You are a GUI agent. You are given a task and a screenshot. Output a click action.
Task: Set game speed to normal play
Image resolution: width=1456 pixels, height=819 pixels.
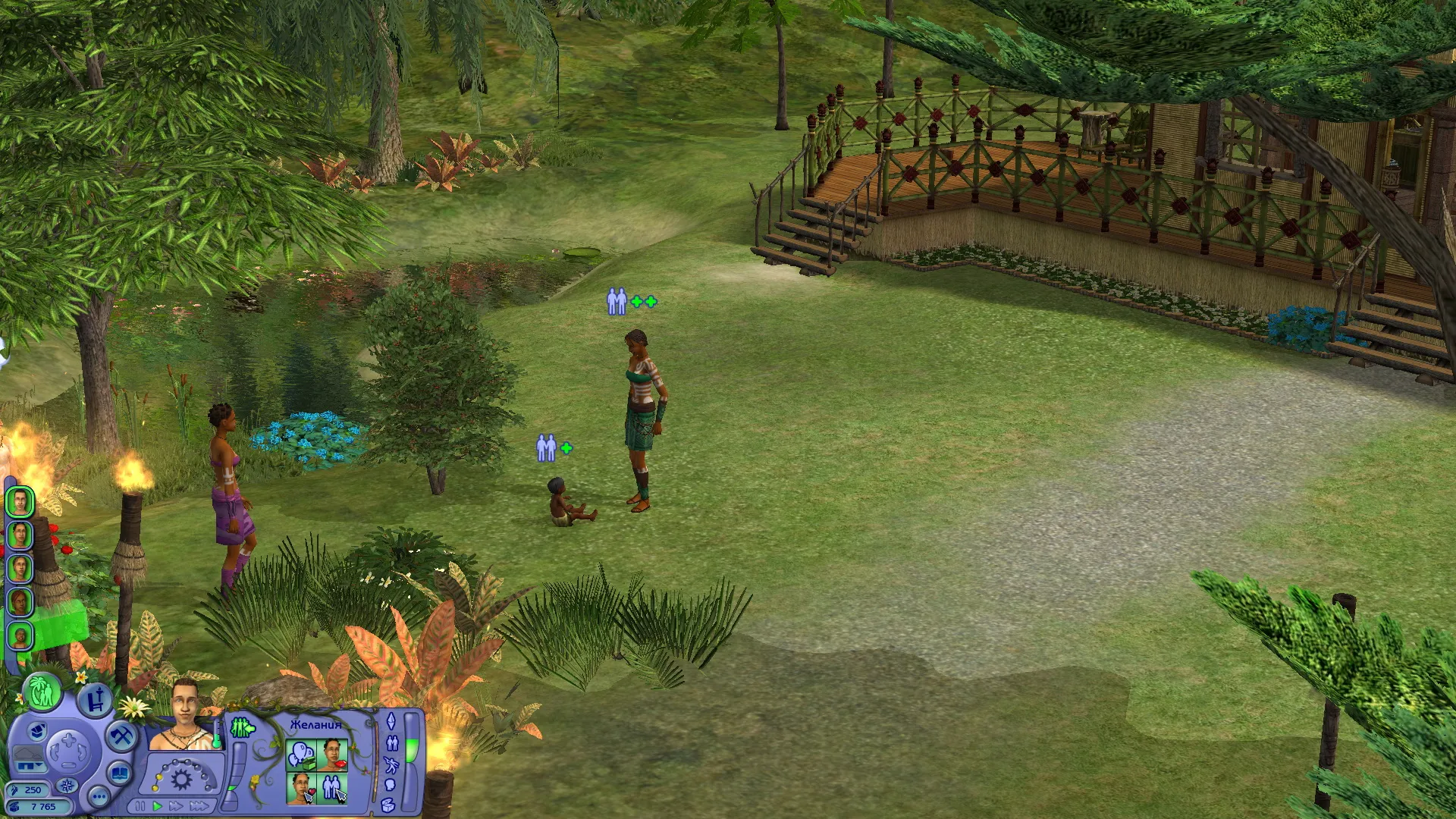tap(158, 806)
